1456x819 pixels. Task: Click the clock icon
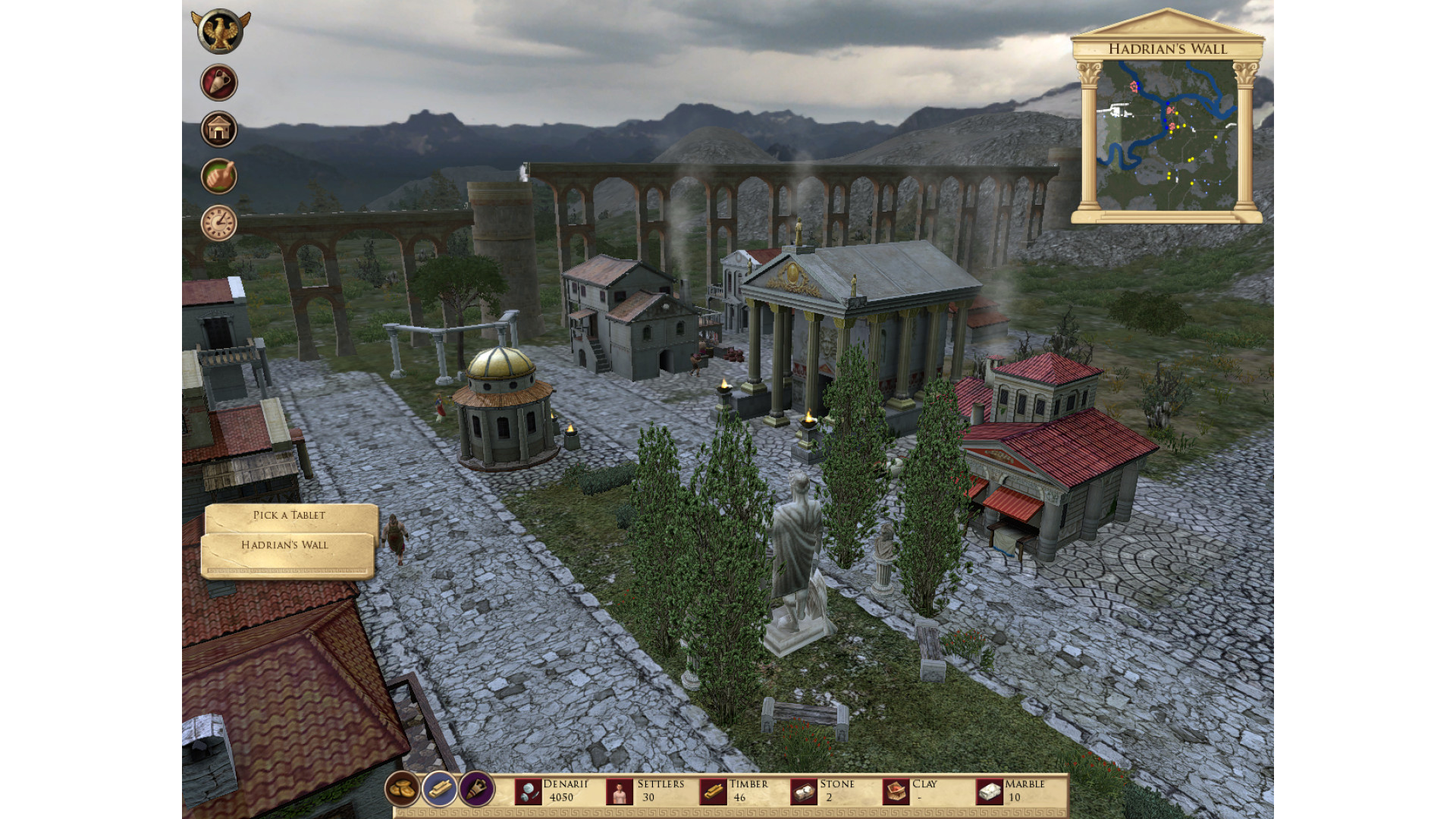pos(219,224)
